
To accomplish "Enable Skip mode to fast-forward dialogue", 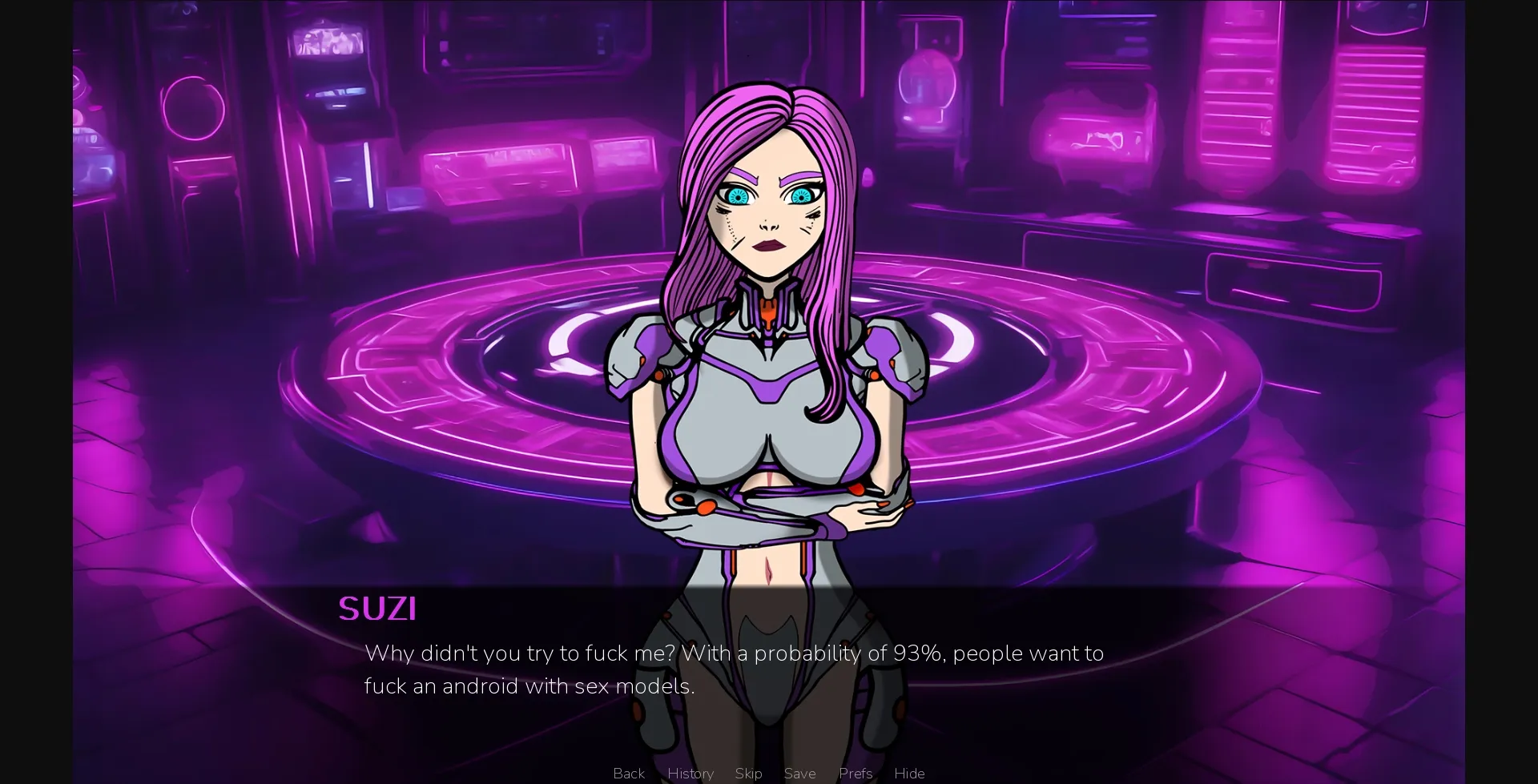I will click(748, 773).
